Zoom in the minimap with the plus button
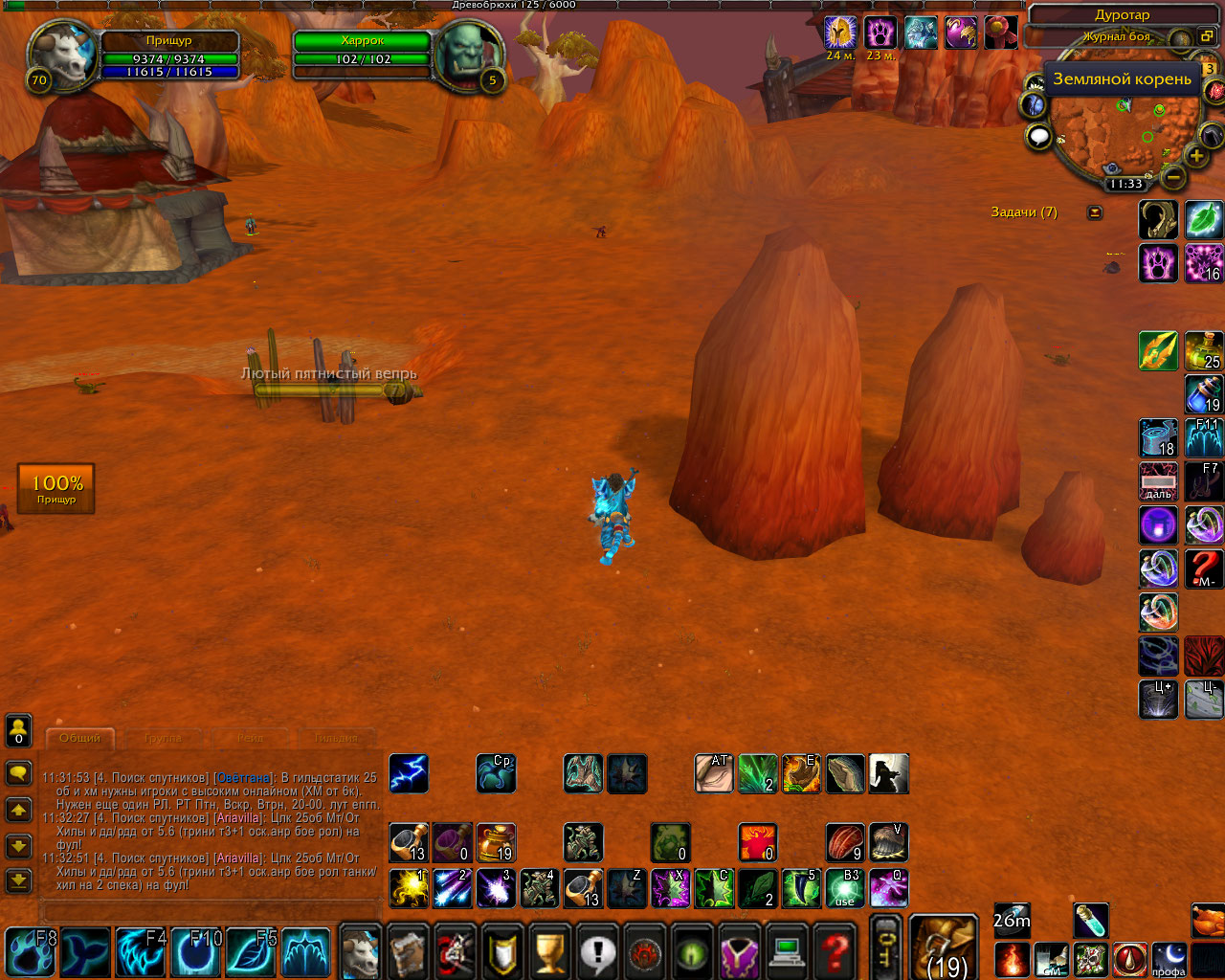 point(1196,156)
